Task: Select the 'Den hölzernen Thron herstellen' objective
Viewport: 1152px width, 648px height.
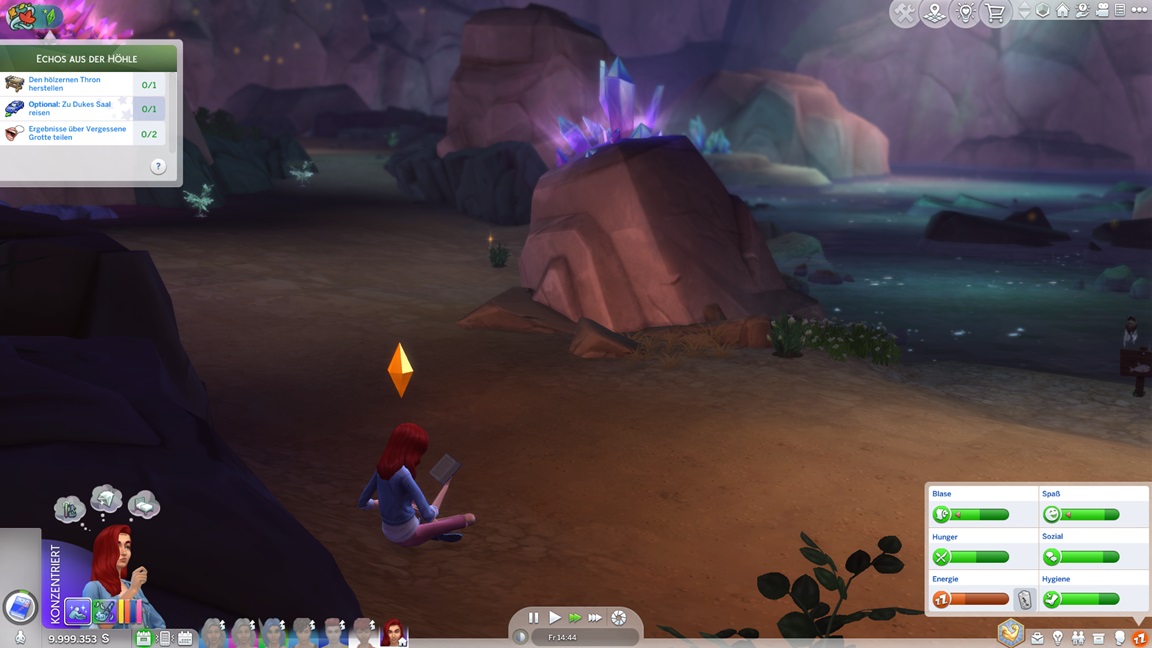Action: coord(80,84)
